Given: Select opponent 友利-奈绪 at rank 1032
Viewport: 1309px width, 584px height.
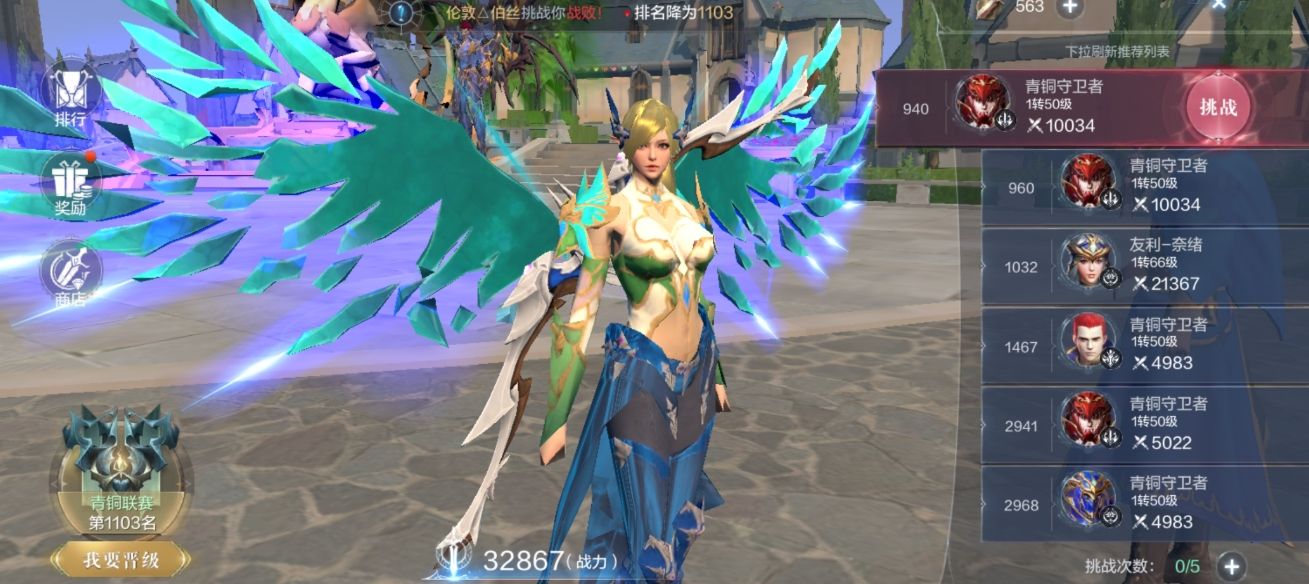Looking at the screenshot, I should point(1130,267).
